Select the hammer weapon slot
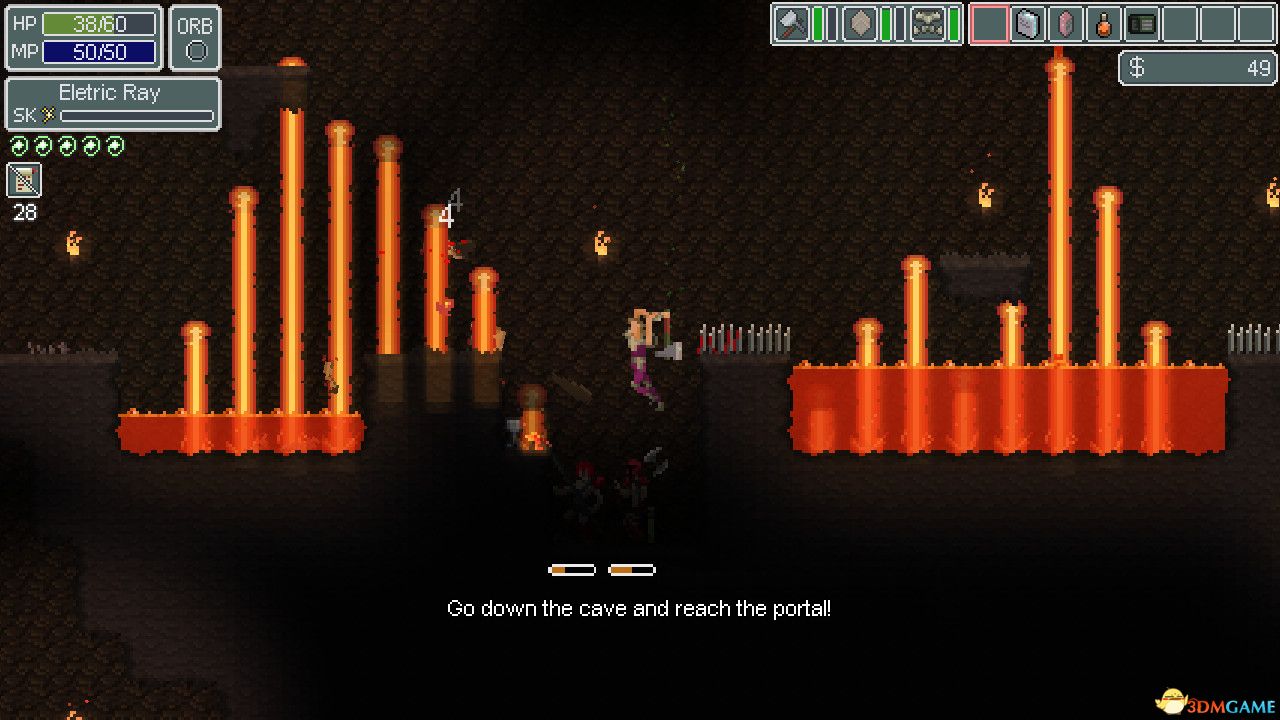 791,24
